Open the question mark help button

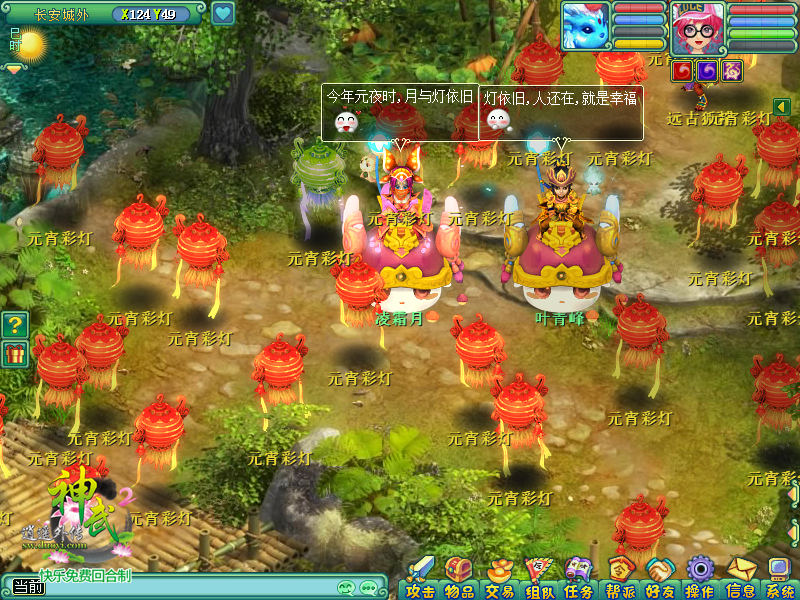14,324
